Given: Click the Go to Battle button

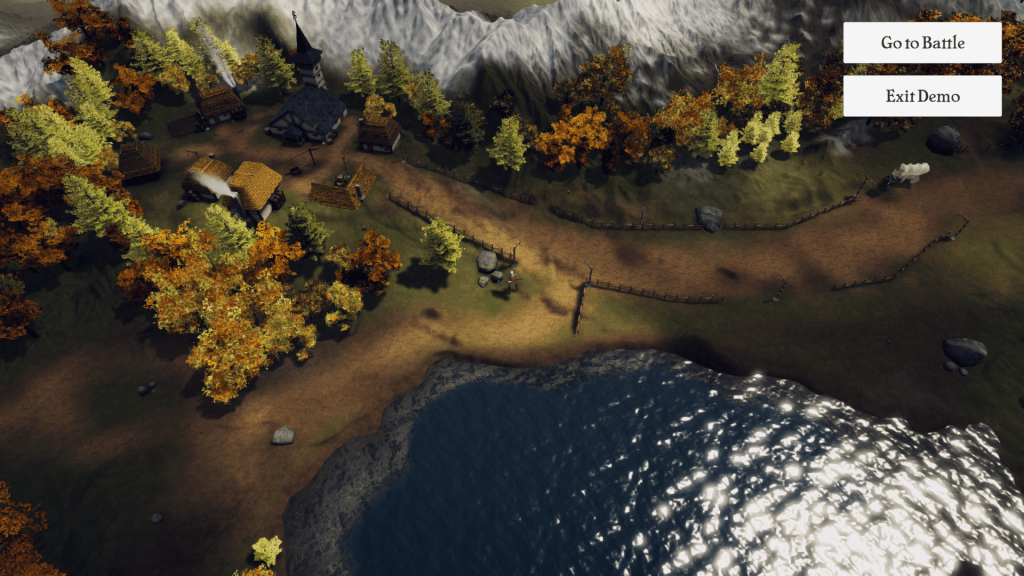Looking at the screenshot, I should tap(922, 43).
